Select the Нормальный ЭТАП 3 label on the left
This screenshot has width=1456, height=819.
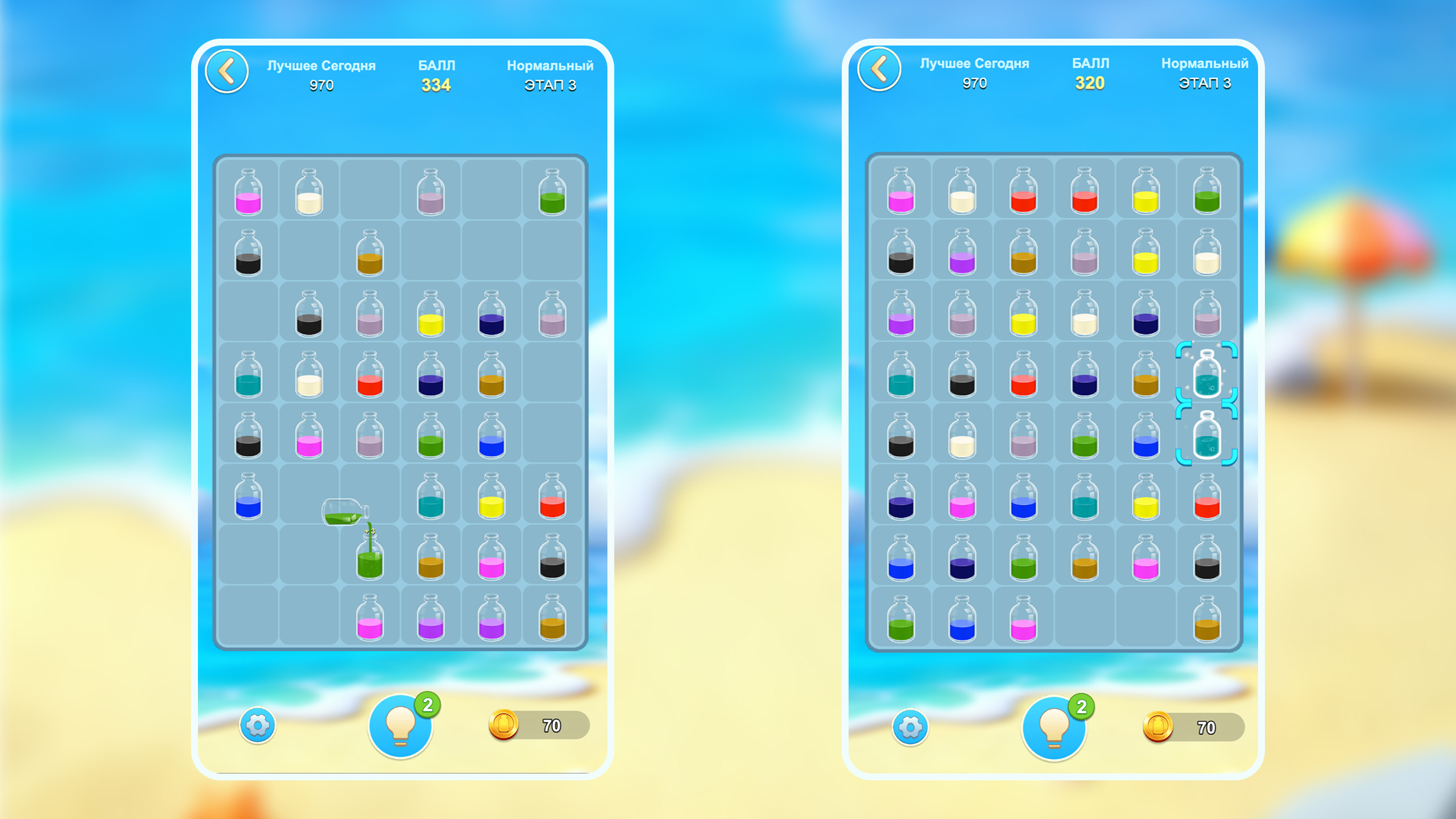coord(551,75)
